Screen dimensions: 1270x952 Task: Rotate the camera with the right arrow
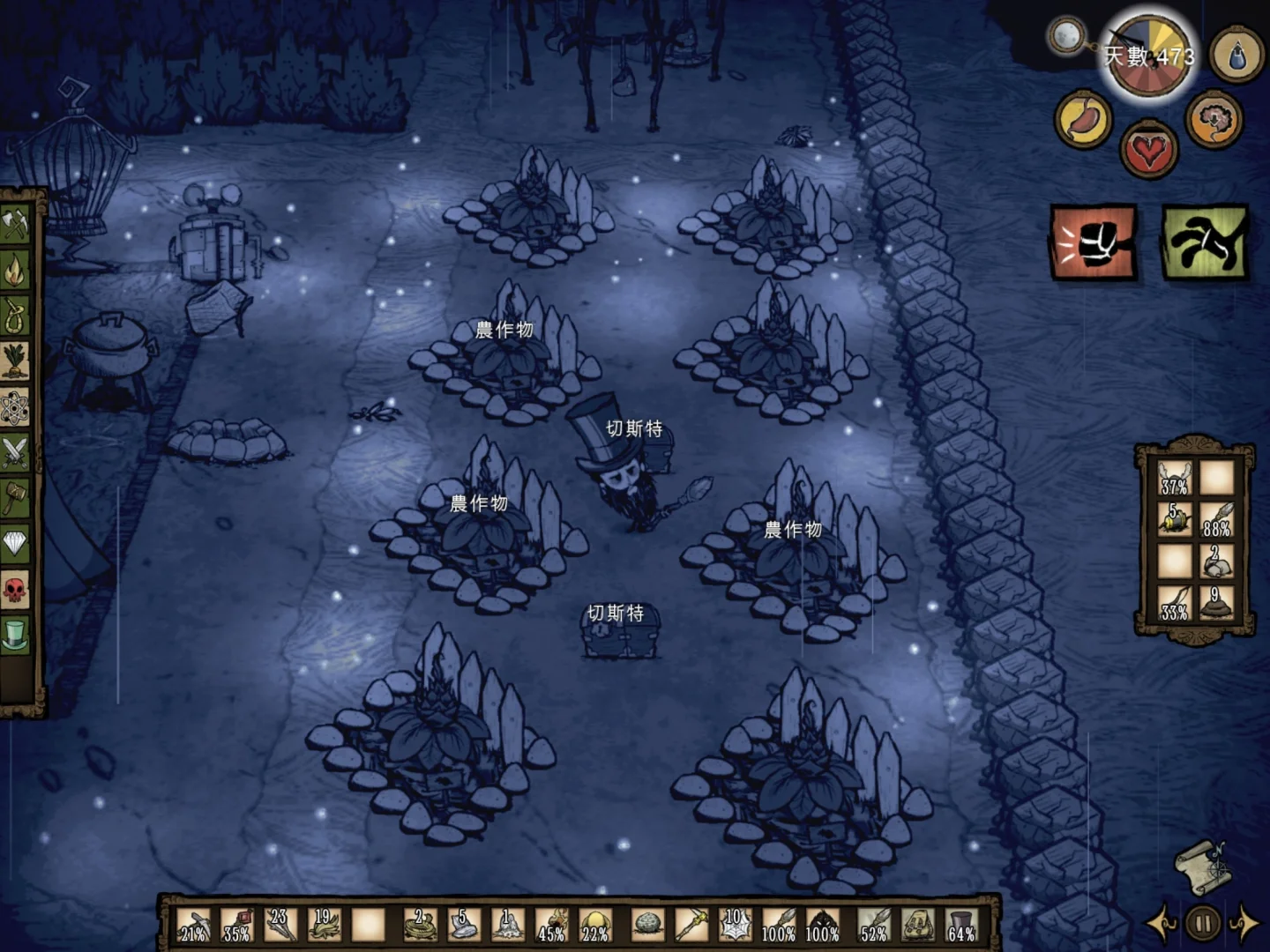1244,923
